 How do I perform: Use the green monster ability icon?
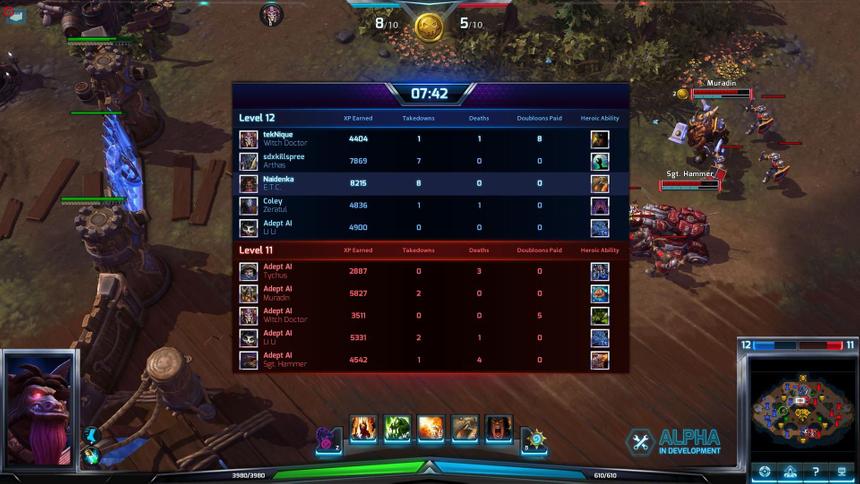pyautogui.click(x=397, y=429)
